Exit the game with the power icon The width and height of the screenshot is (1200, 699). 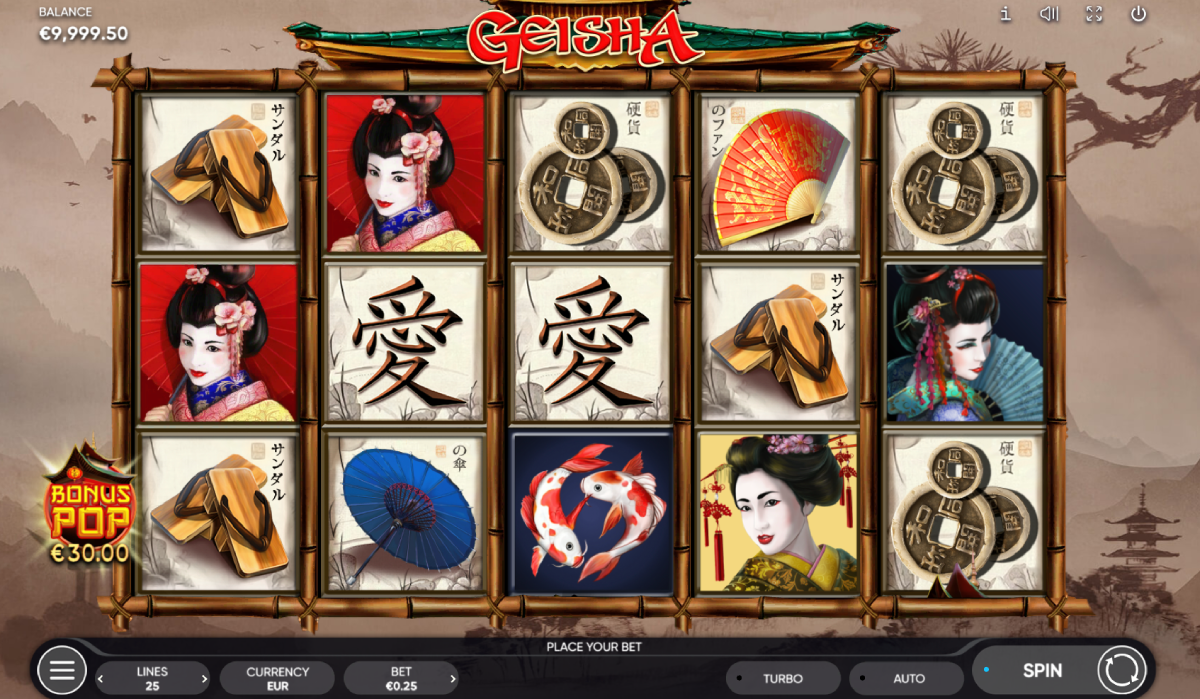point(1138,14)
